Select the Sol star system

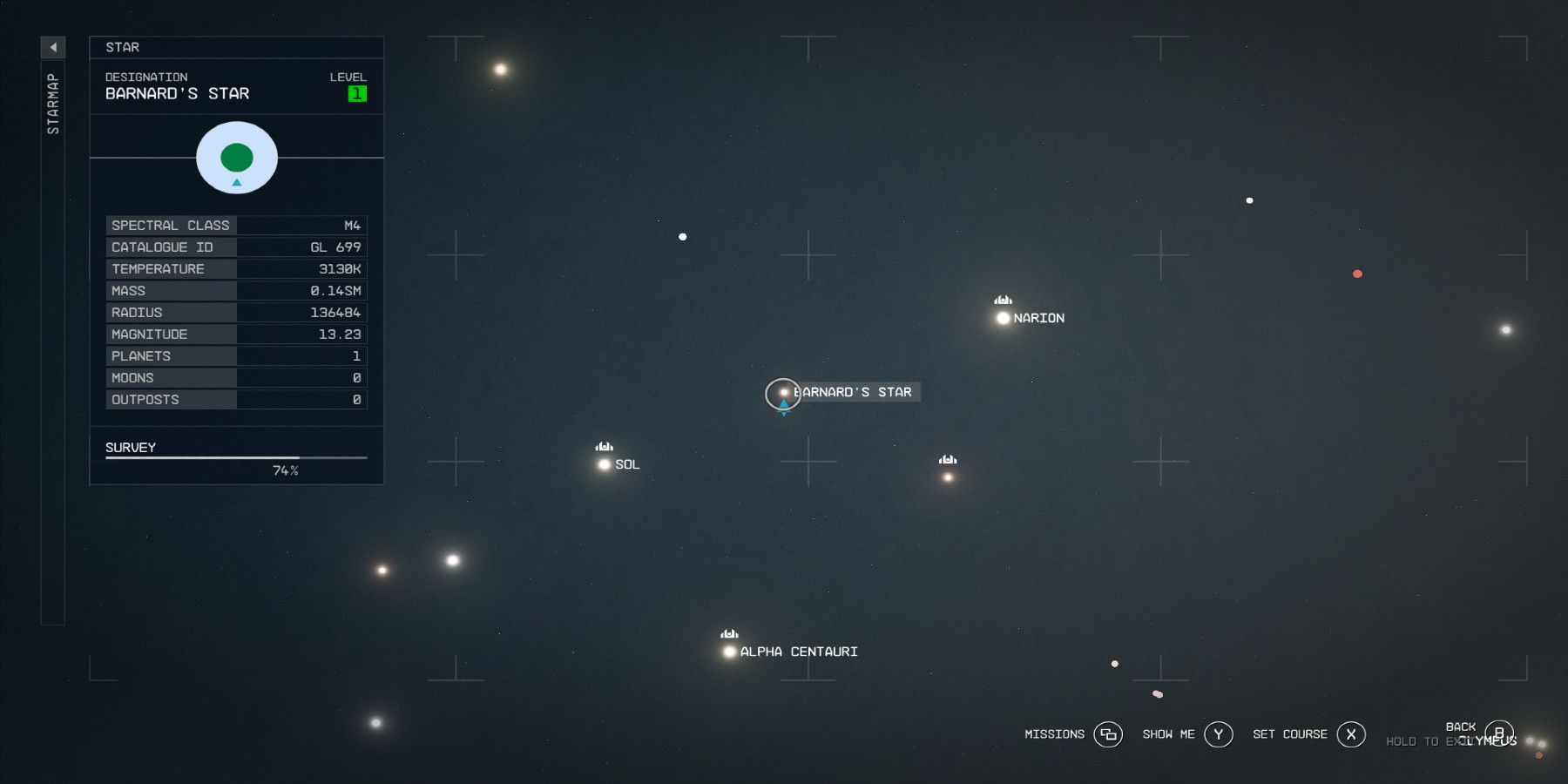pos(604,463)
